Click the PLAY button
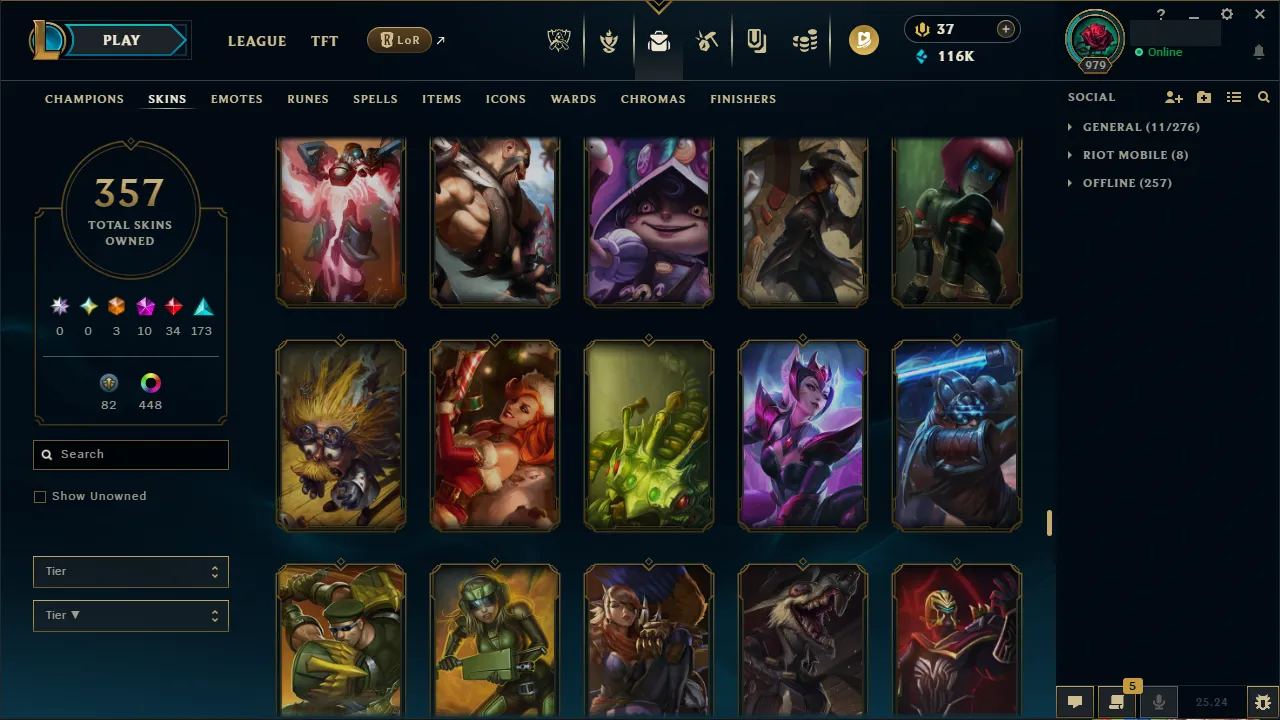 [x=121, y=40]
